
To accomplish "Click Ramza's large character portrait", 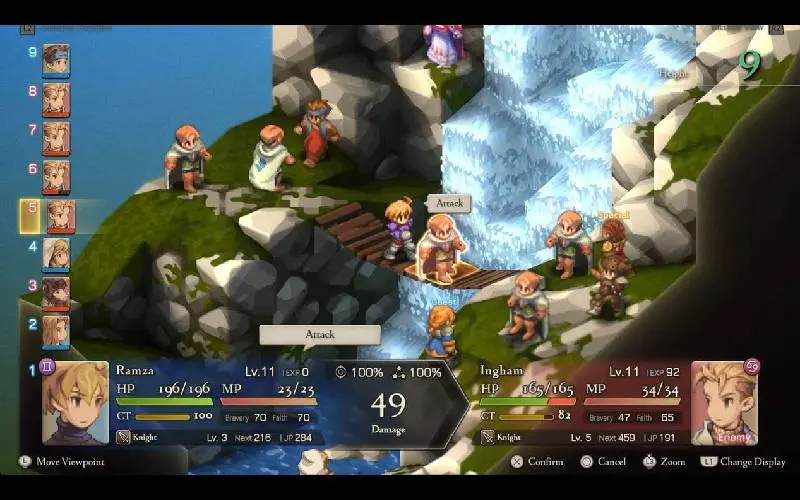I will [x=75, y=402].
